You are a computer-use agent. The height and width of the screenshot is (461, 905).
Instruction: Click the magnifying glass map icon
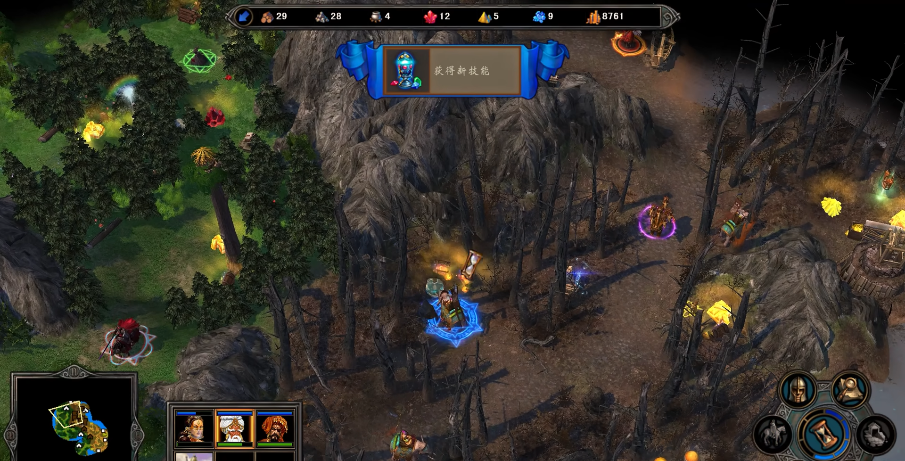(x=849, y=388)
